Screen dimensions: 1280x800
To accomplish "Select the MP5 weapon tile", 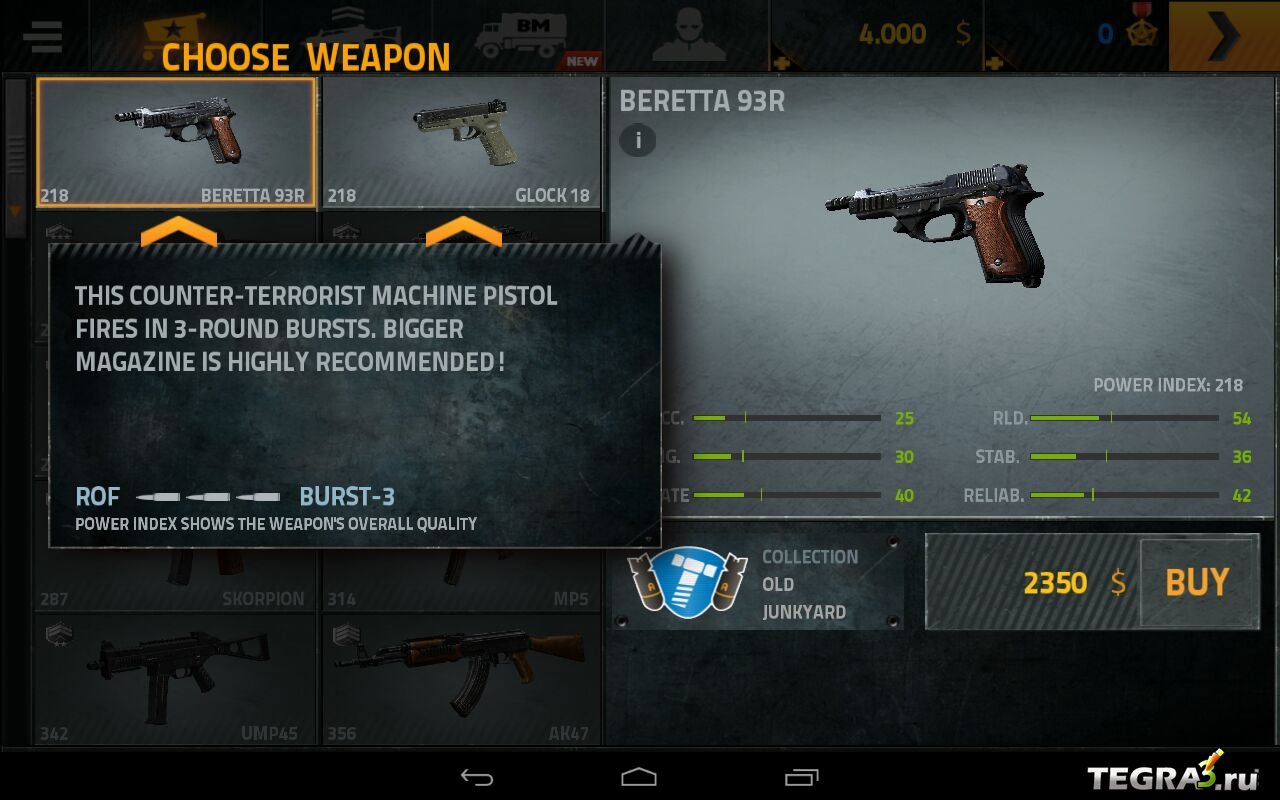I will (461, 580).
